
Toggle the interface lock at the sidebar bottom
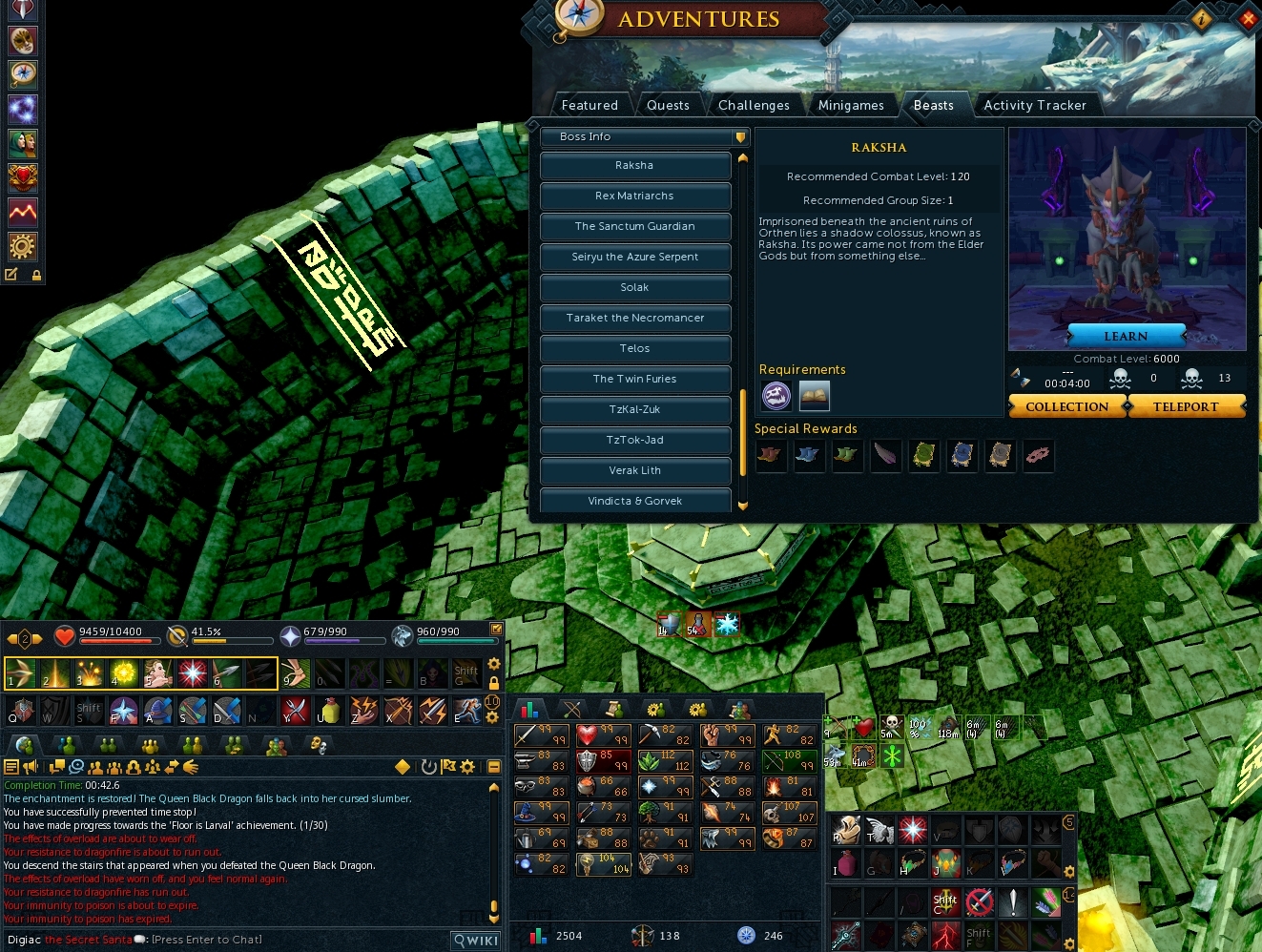[x=36, y=275]
